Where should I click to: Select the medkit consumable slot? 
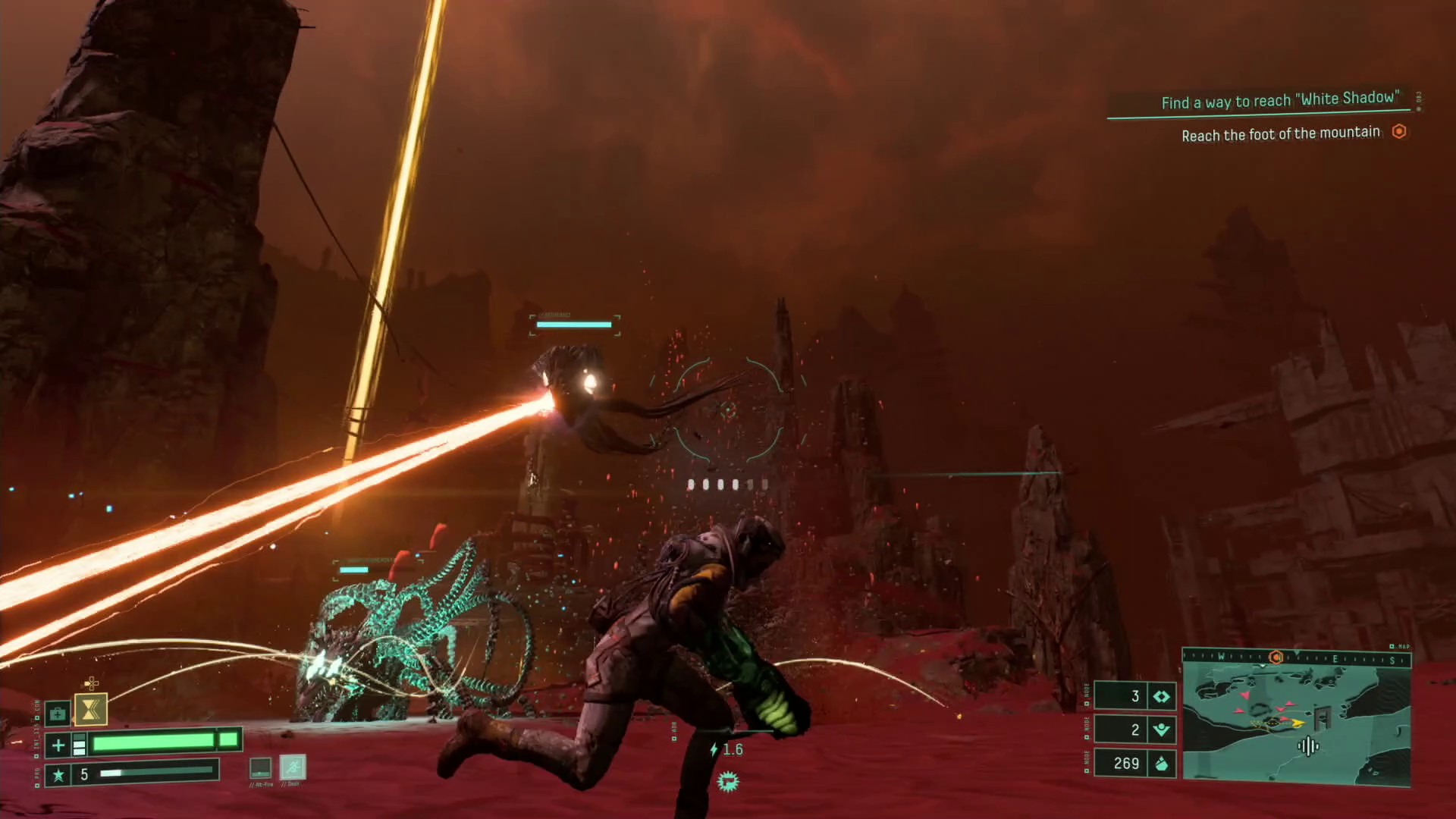[x=58, y=714]
